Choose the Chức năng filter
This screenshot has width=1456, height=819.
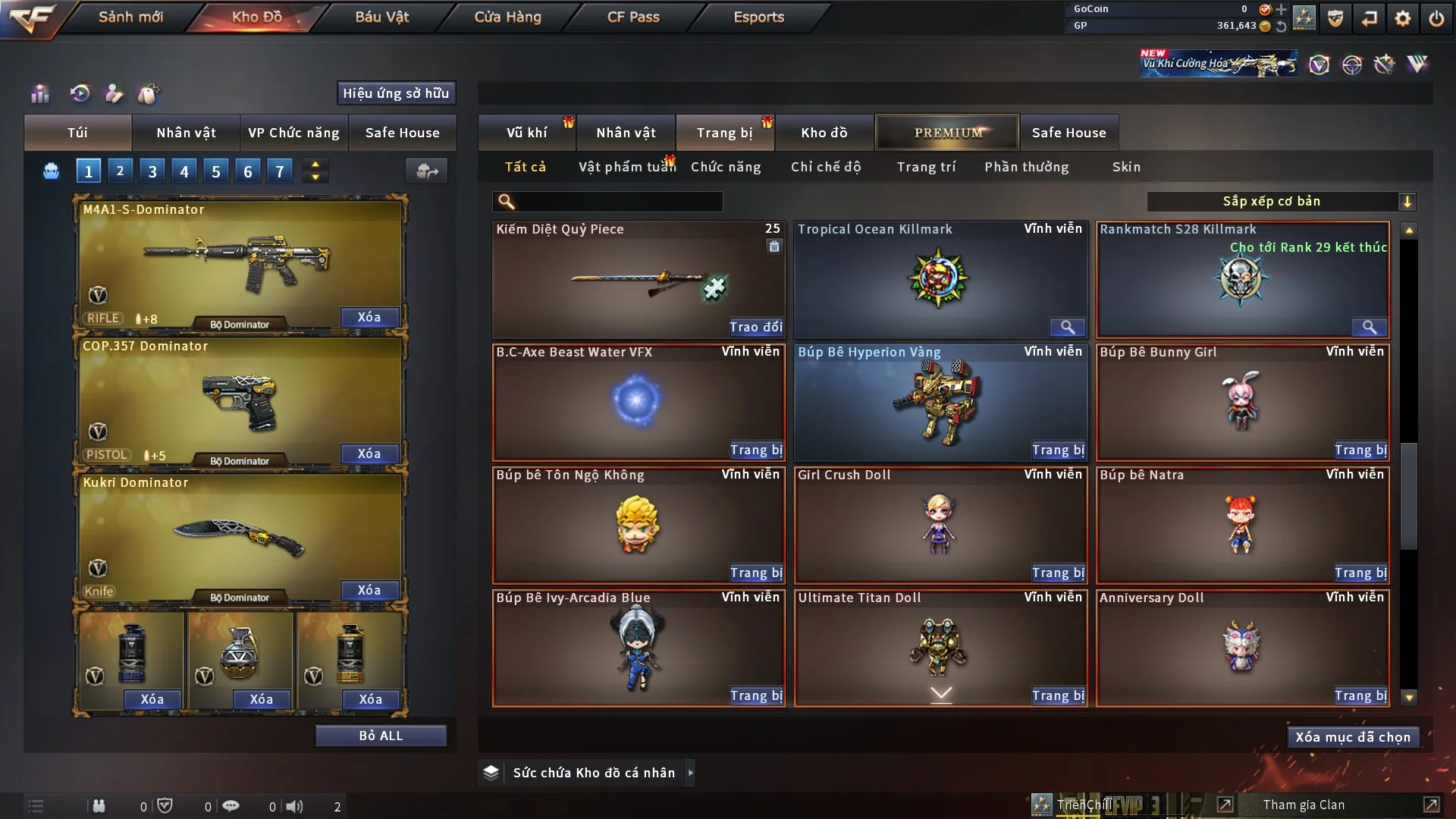pyautogui.click(x=725, y=167)
